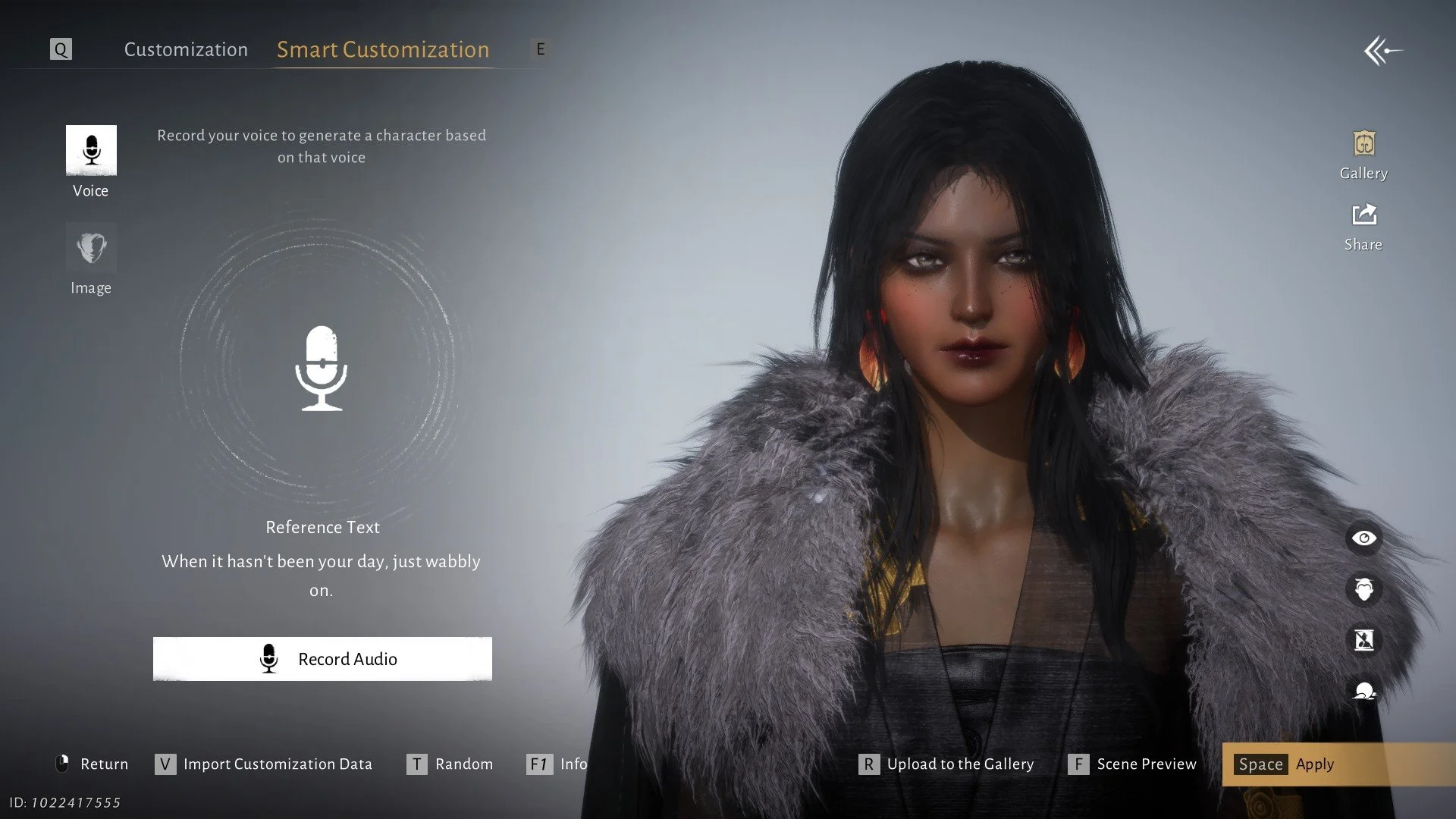Viewport: 1456px width, 819px height.
Task: Switch to the Customization tab
Action: point(186,49)
